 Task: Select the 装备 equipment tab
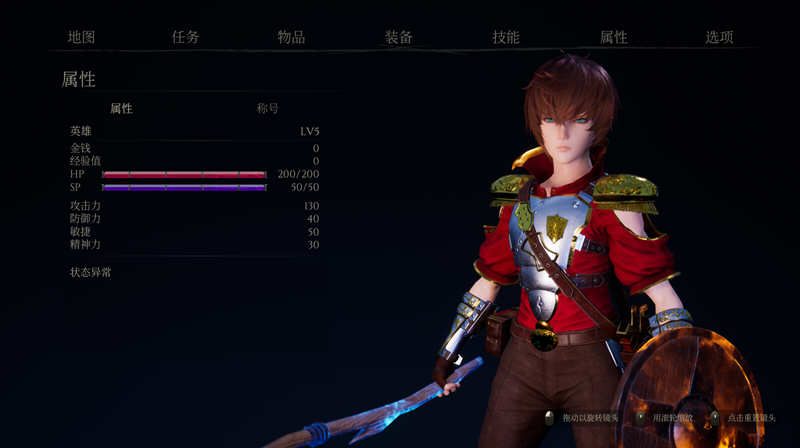tap(399, 37)
